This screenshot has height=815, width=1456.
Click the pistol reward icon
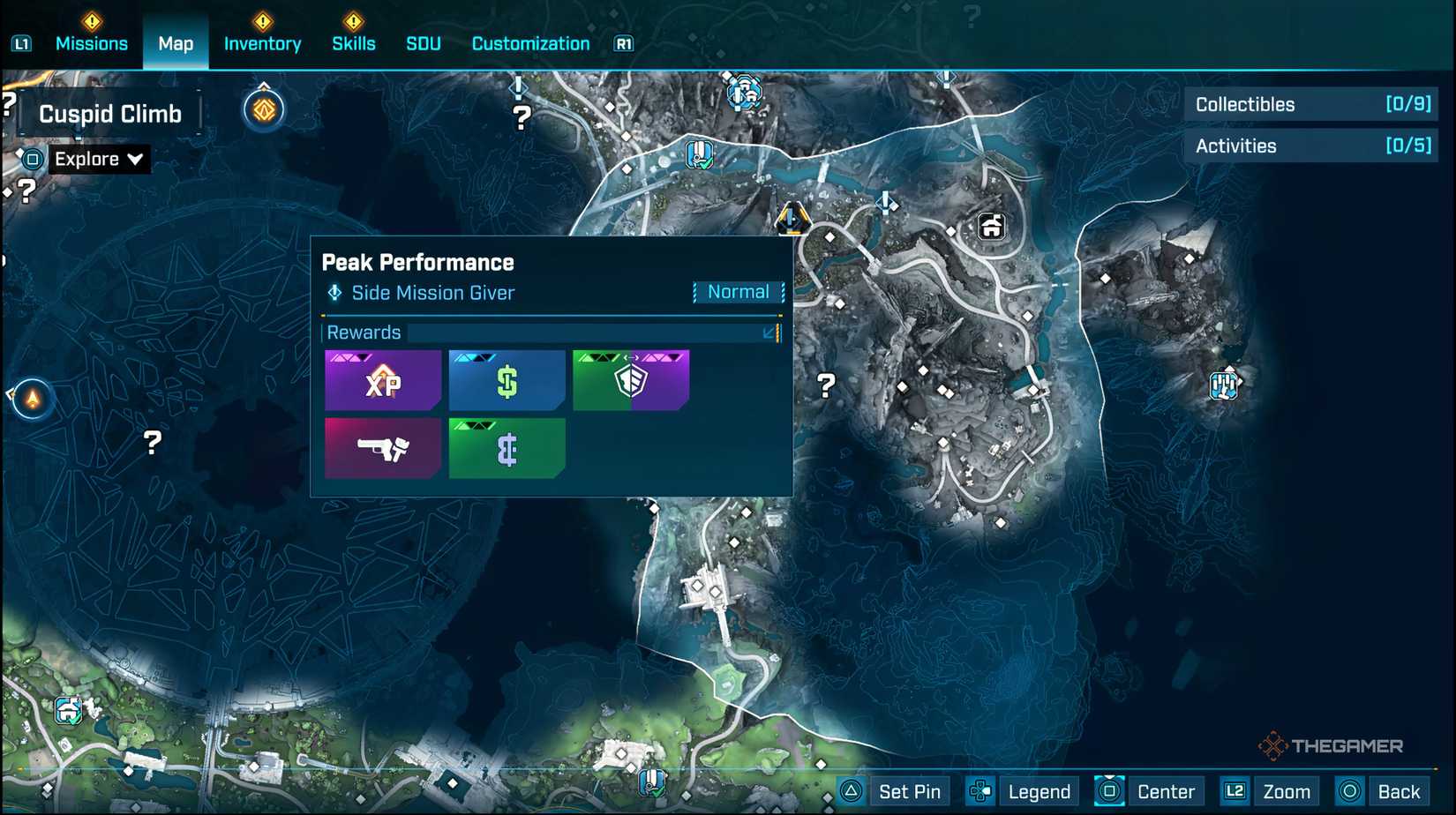(382, 448)
